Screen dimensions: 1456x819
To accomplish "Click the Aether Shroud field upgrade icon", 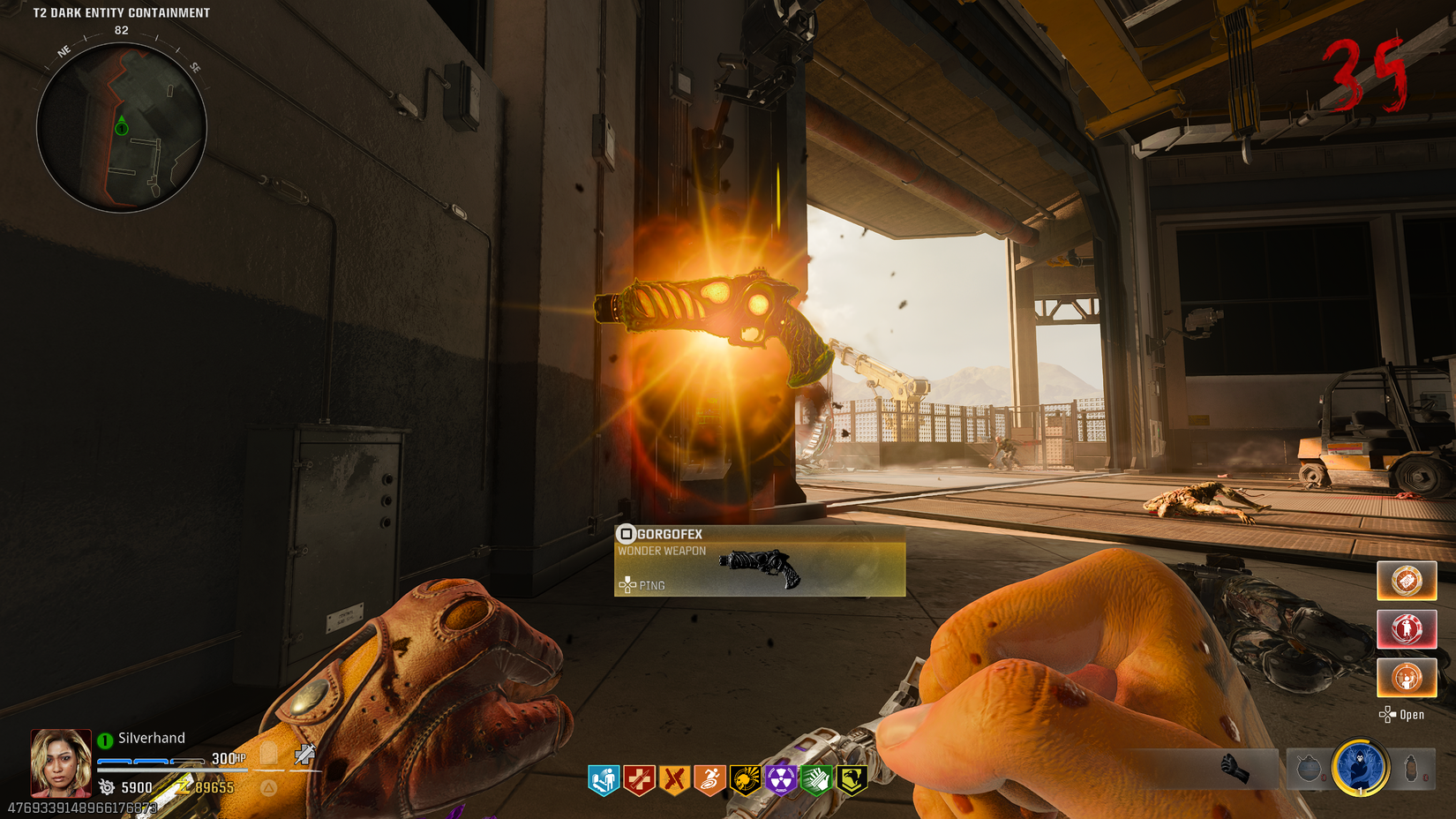I will [1359, 768].
